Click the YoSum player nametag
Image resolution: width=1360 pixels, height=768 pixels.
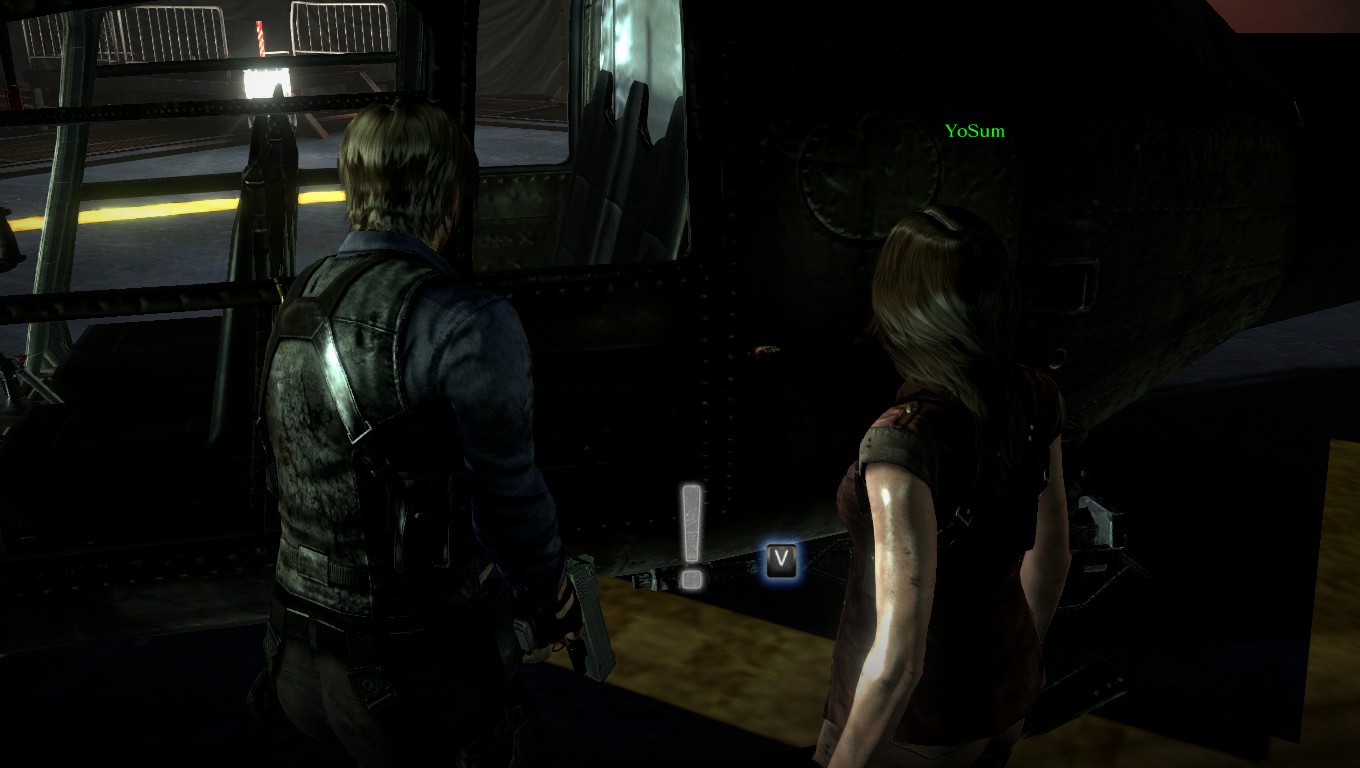point(975,130)
